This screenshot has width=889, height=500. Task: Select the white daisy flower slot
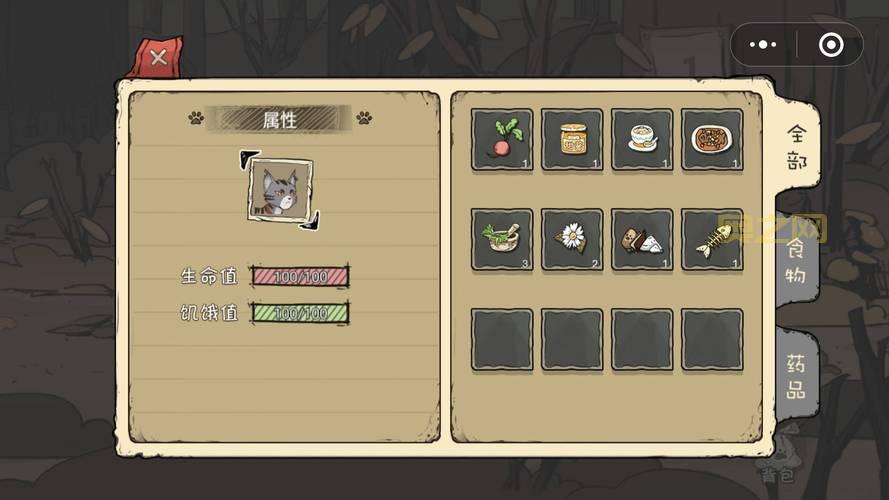click(572, 239)
